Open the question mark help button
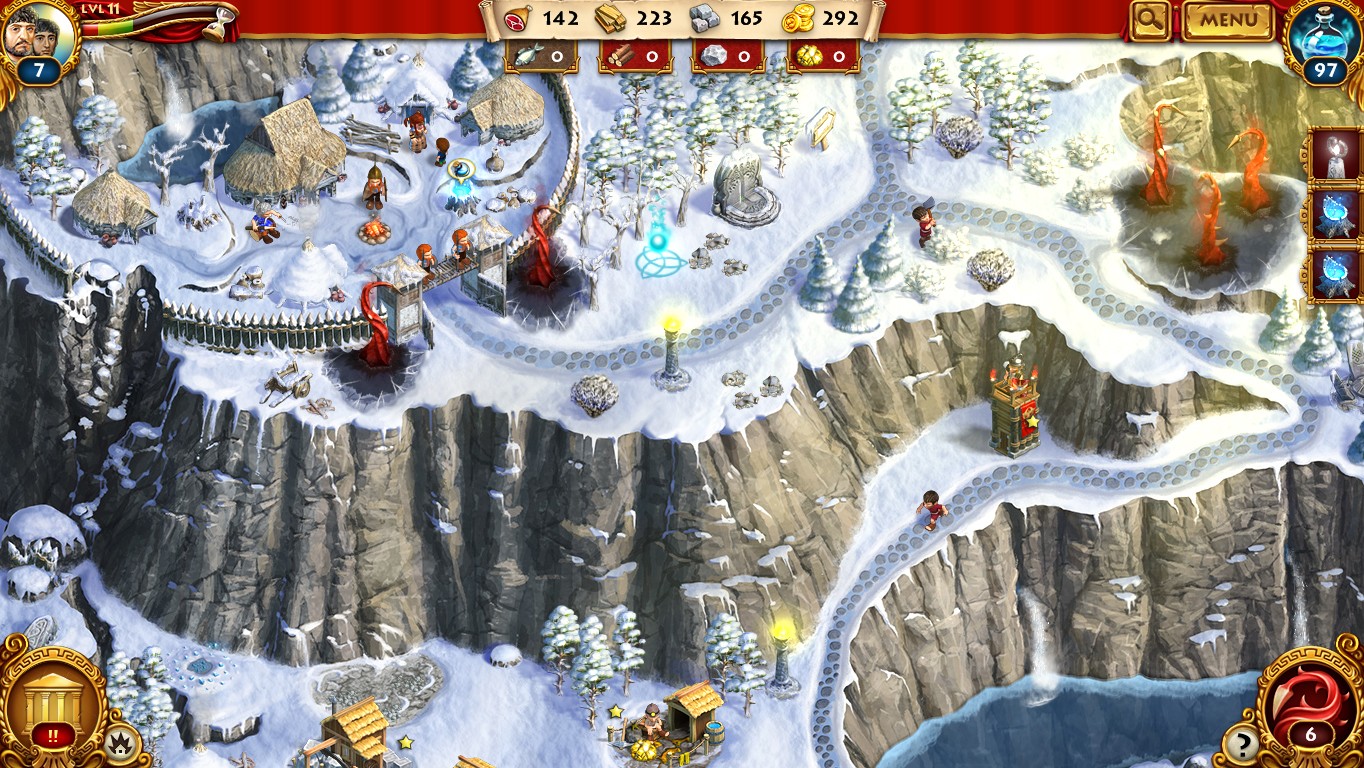Viewport: 1364px width, 768px height. click(1242, 743)
